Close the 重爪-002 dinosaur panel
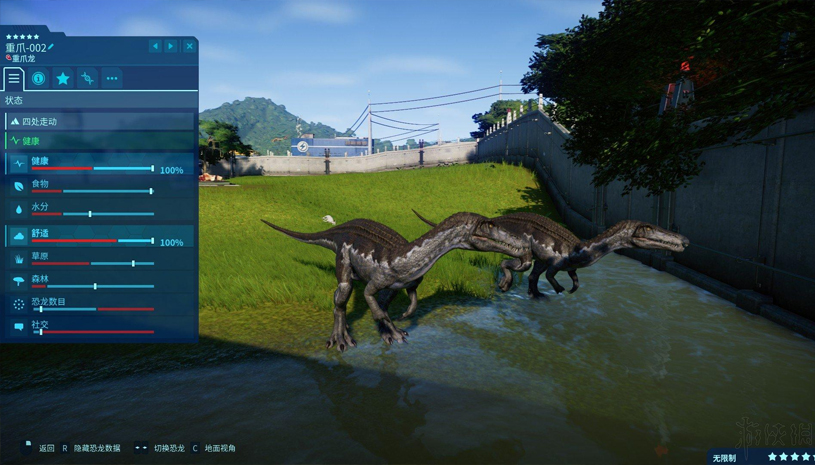This screenshot has height=465, width=815. coord(189,46)
